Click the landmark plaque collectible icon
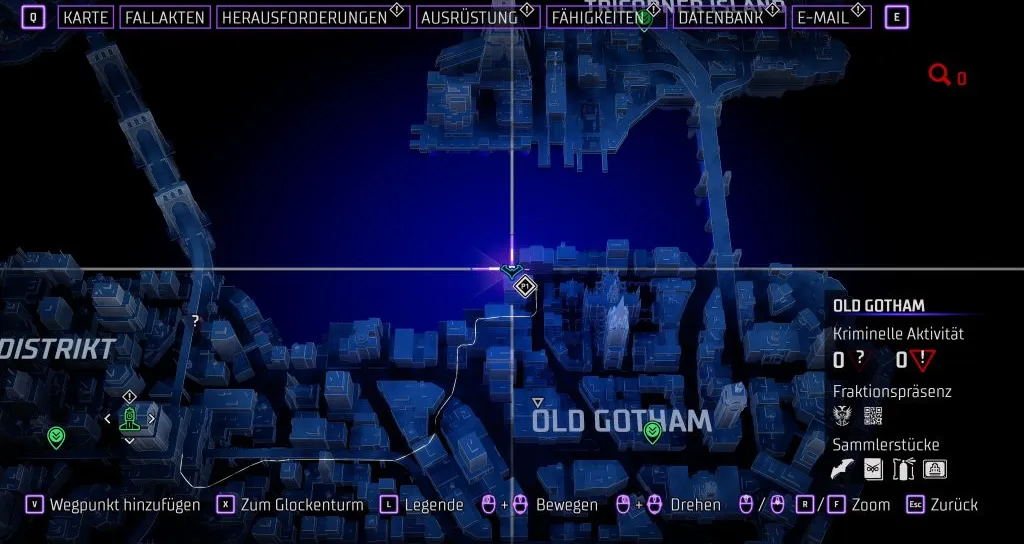Image resolution: width=1024 pixels, height=544 pixels. [x=935, y=468]
